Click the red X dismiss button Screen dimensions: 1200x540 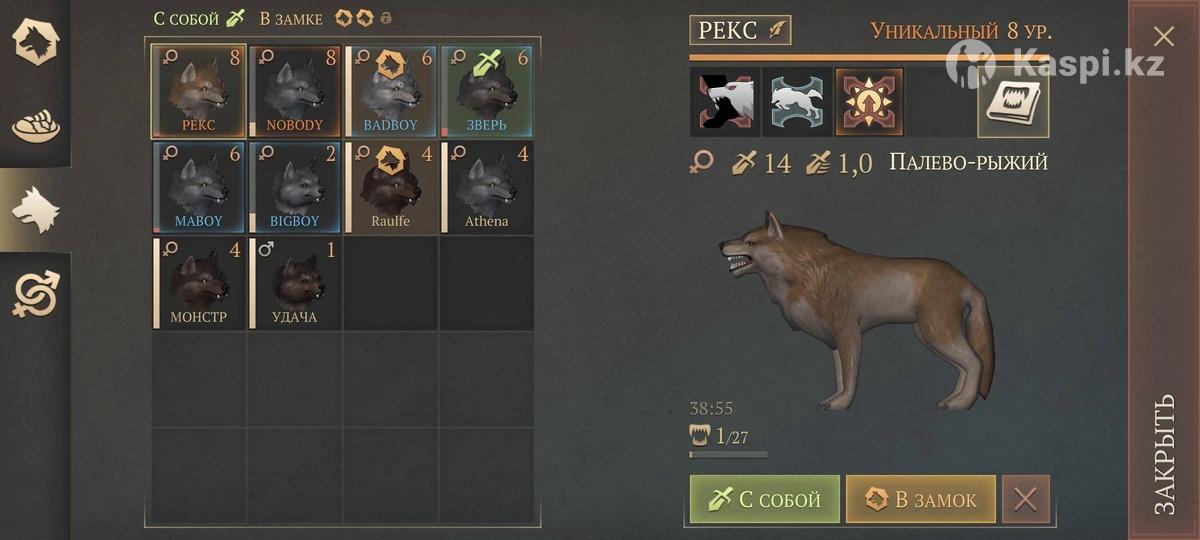1026,499
